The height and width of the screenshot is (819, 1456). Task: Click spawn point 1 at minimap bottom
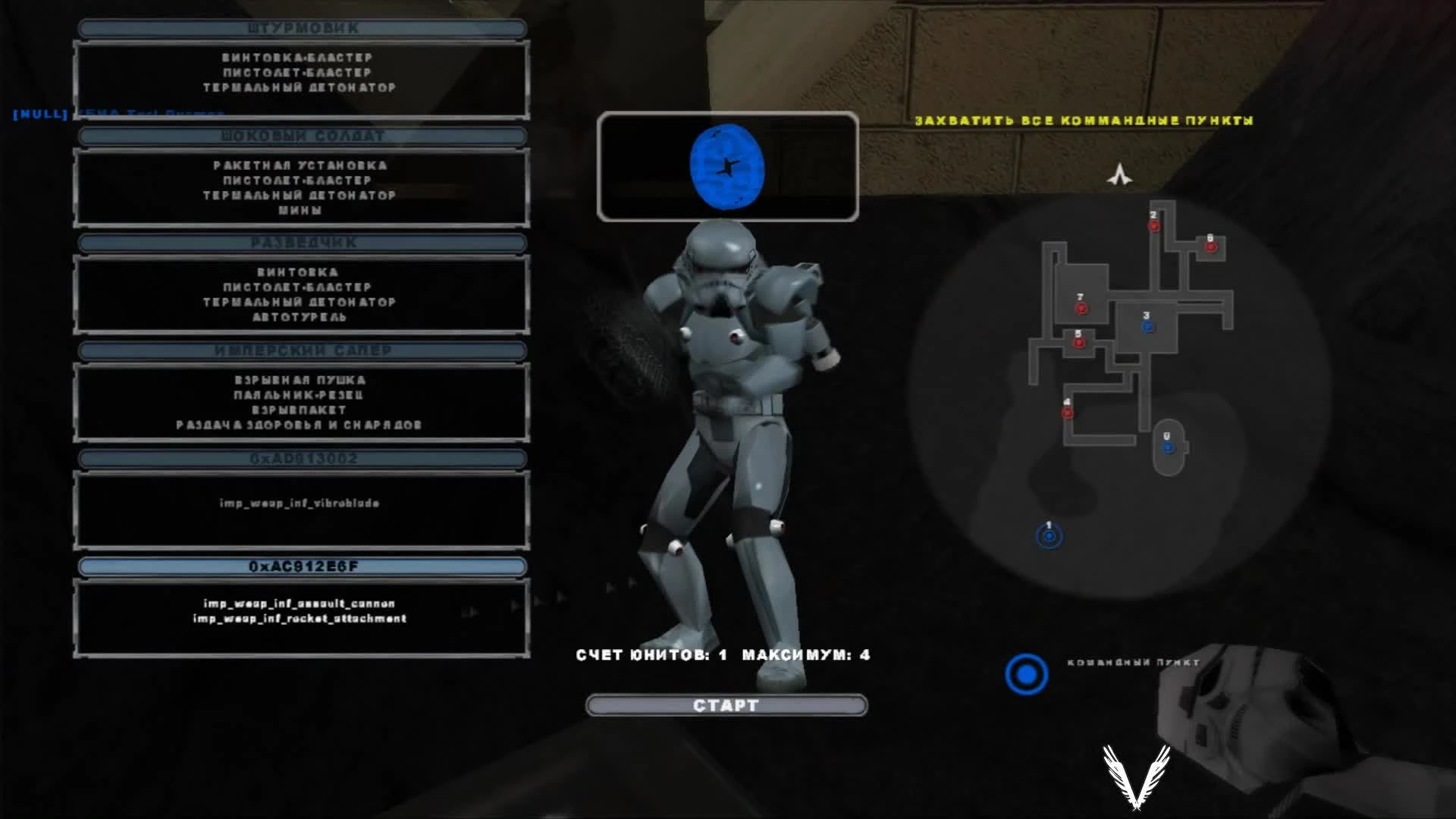pos(1048,535)
